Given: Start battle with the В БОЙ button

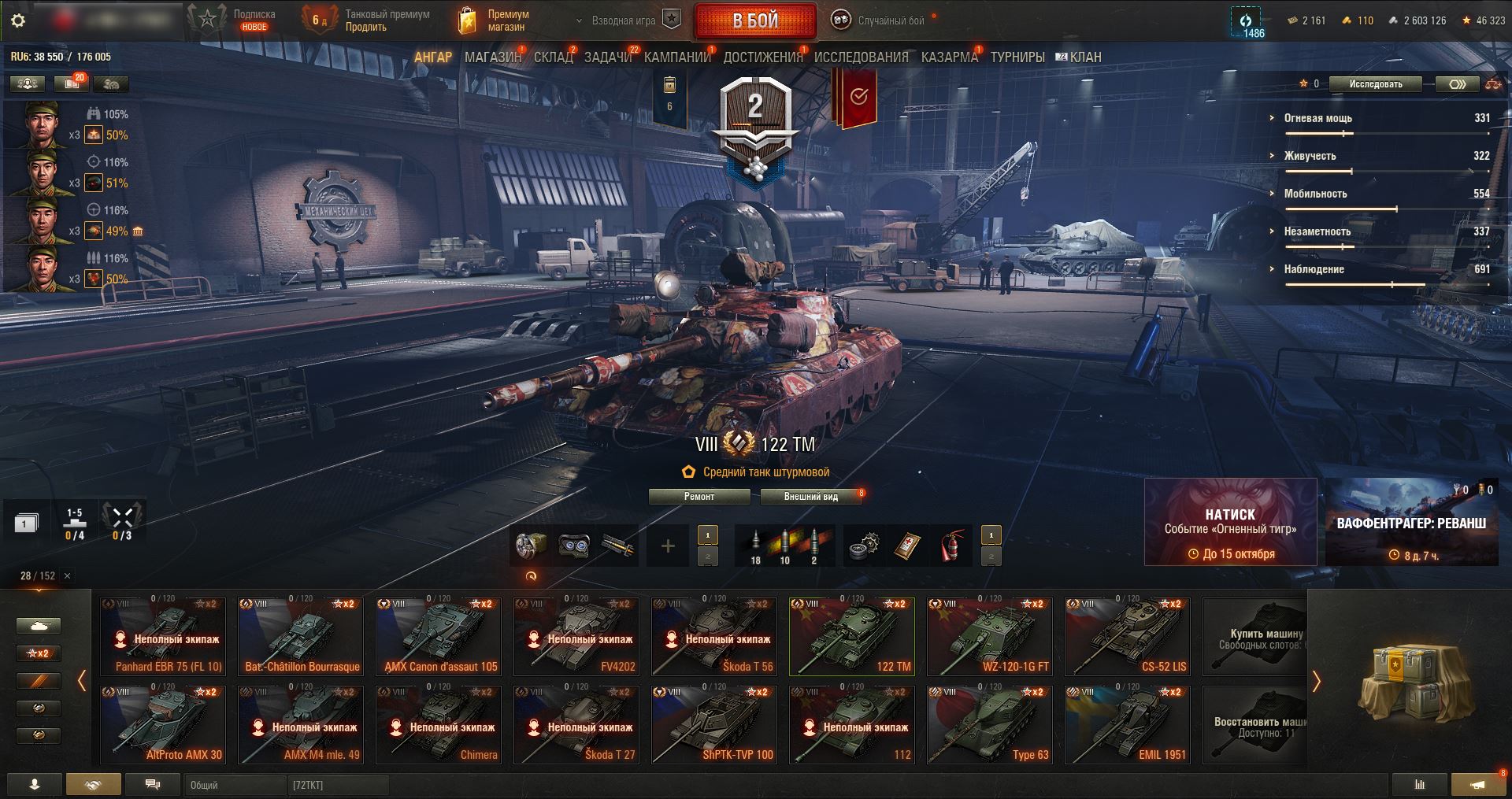Looking at the screenshot, I should [754, 21].
